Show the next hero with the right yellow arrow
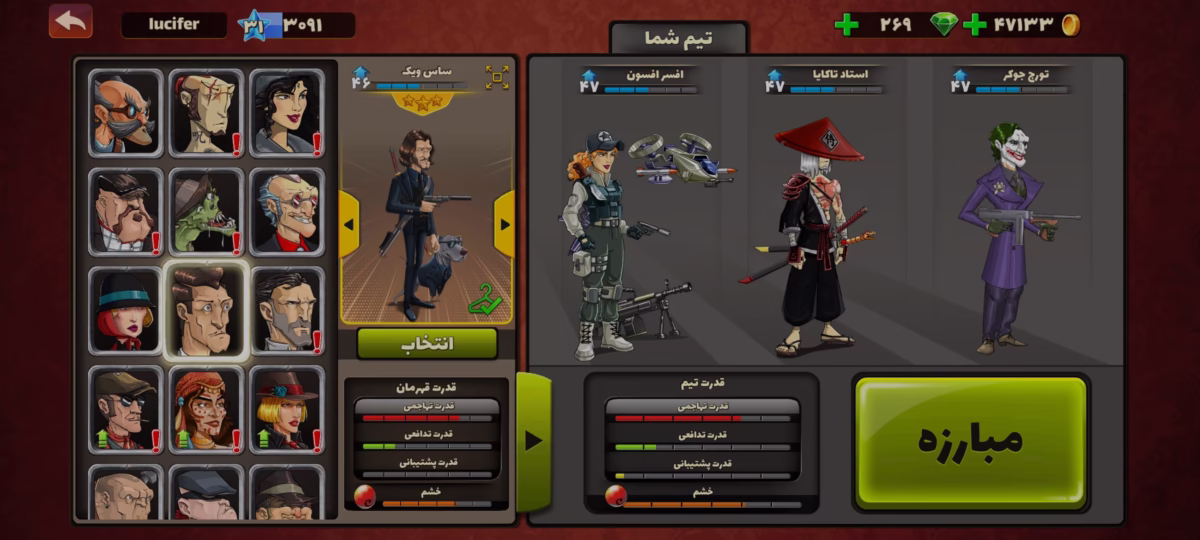The height and width of the screenshot is (540, 1200). point(504,224)
